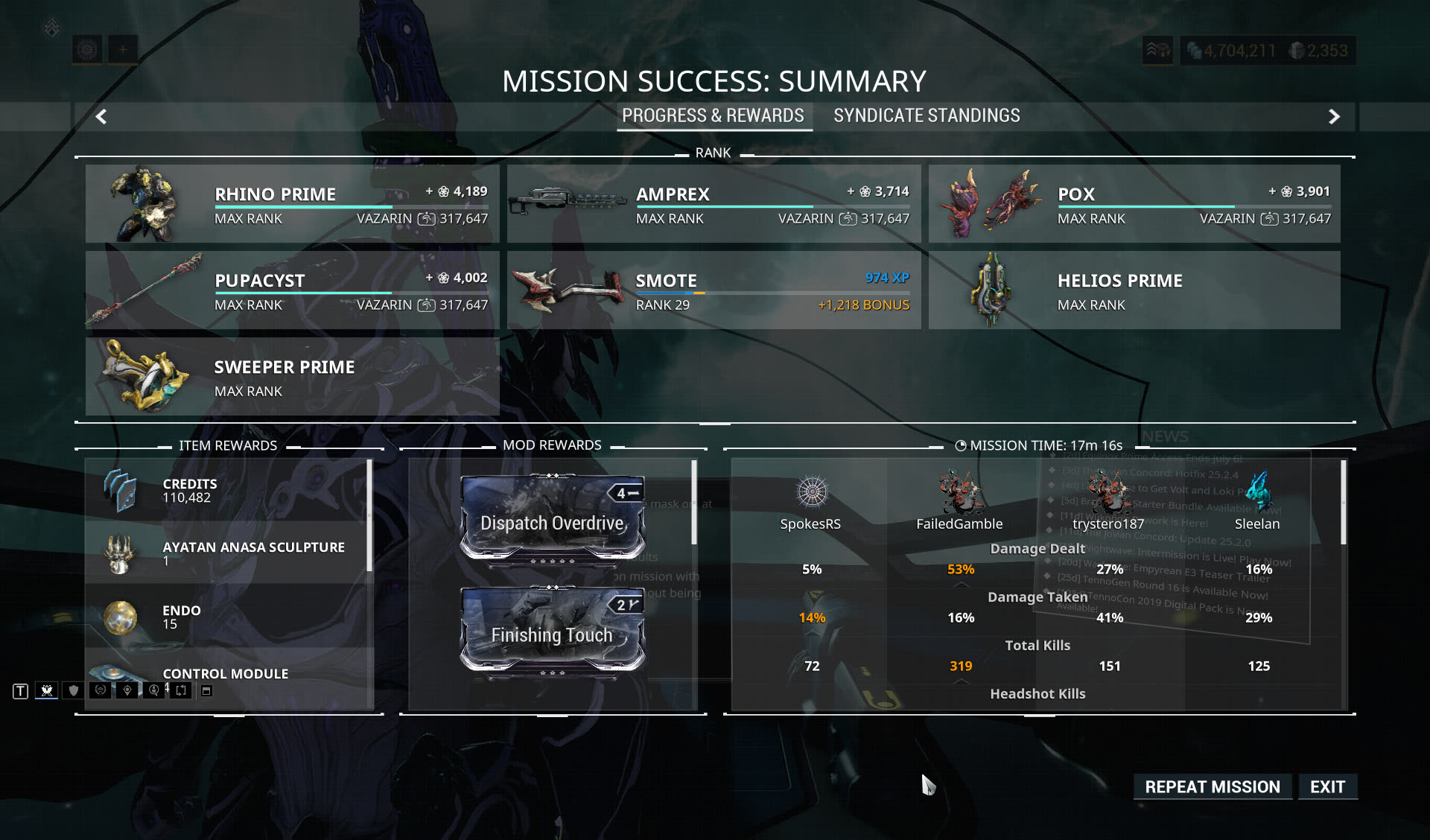Switch to the Syndicate Standings tab
1430x840 pixels.
pos(927,115)
